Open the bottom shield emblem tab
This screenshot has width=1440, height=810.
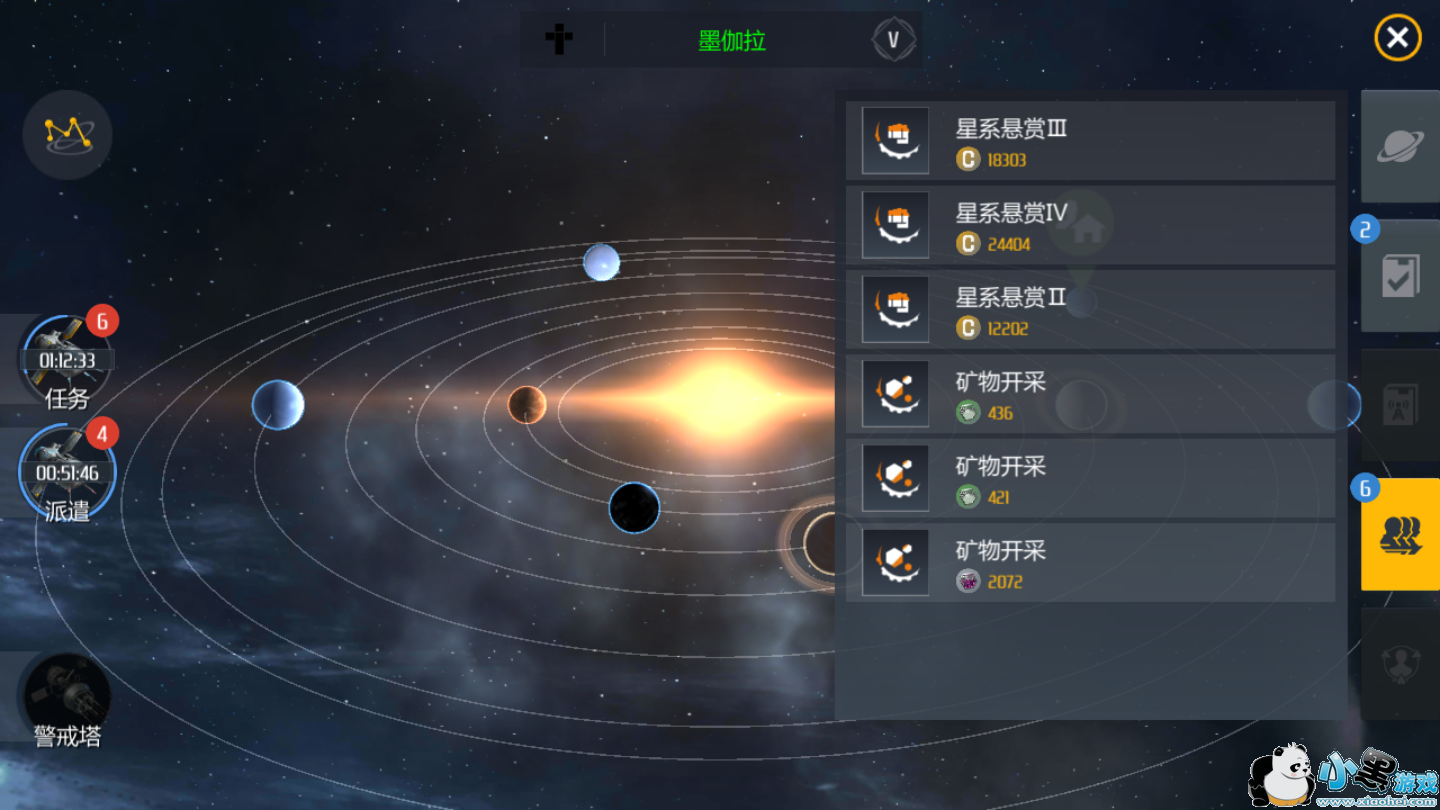click(x=1400, y=663)
